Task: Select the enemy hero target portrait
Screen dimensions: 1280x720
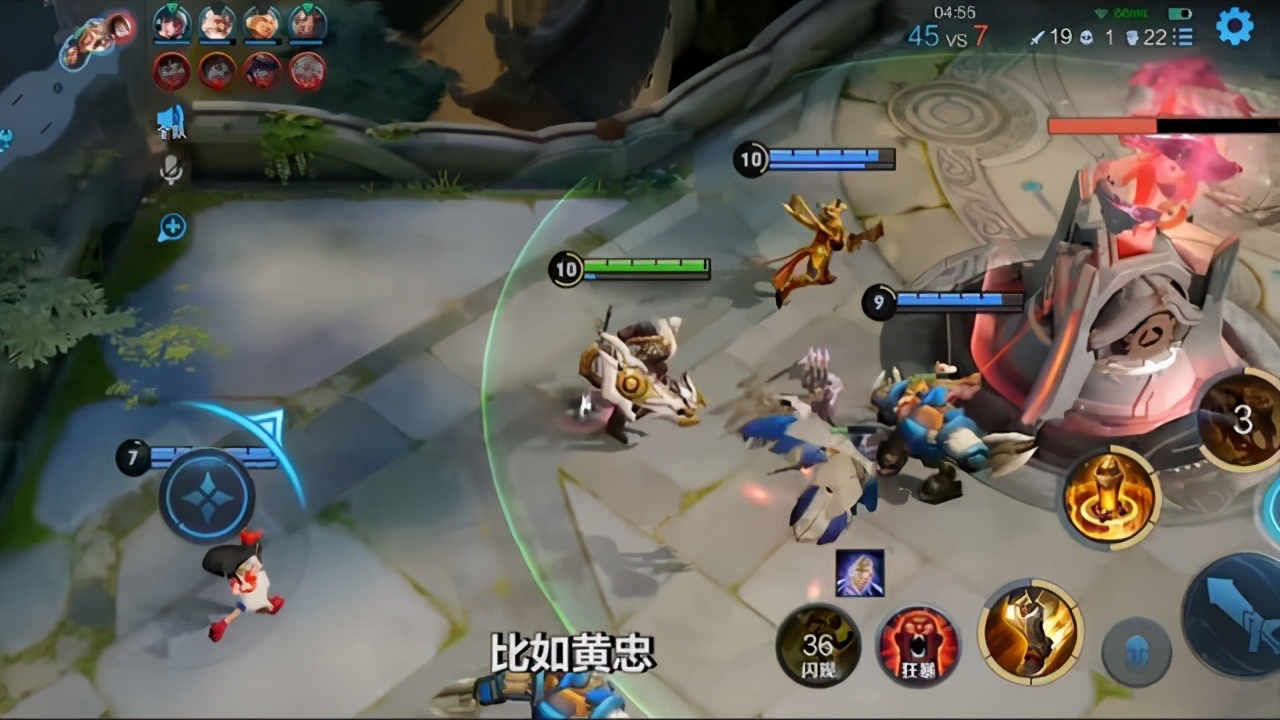Action: [x=860, y=573]
